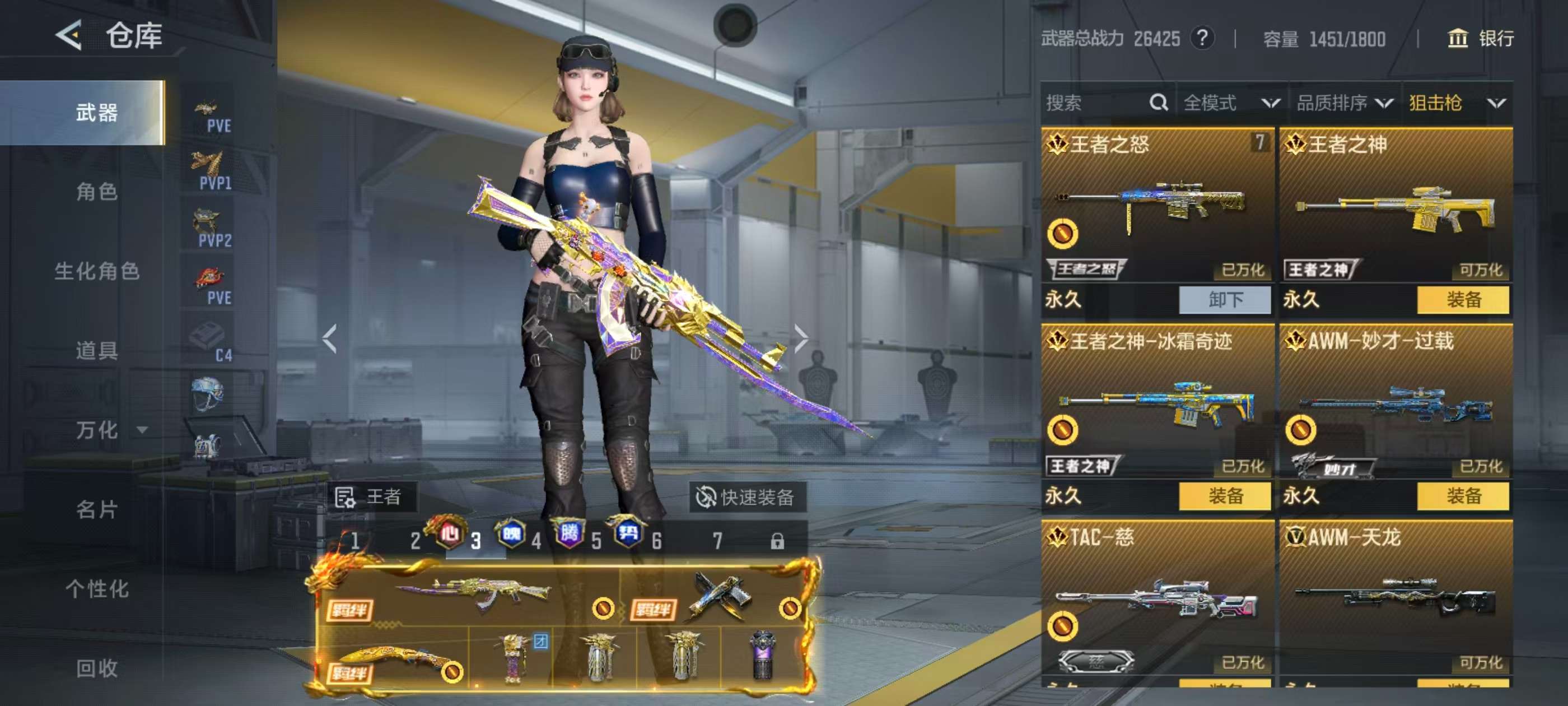Open the 狙击枪 weapon type dropdown

coord(1457,103)
